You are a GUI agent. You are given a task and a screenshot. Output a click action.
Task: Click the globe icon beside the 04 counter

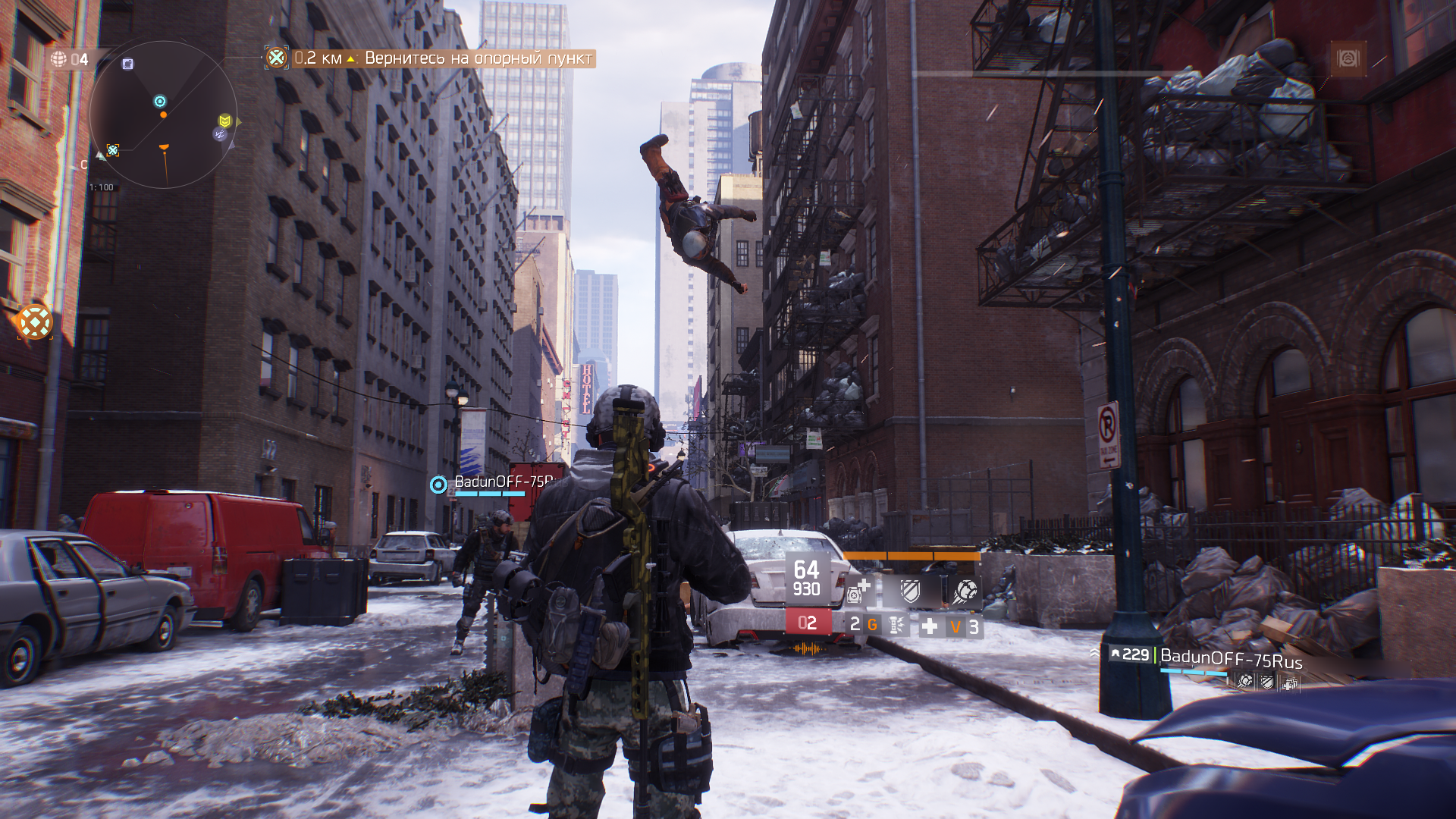click(59, 58)
